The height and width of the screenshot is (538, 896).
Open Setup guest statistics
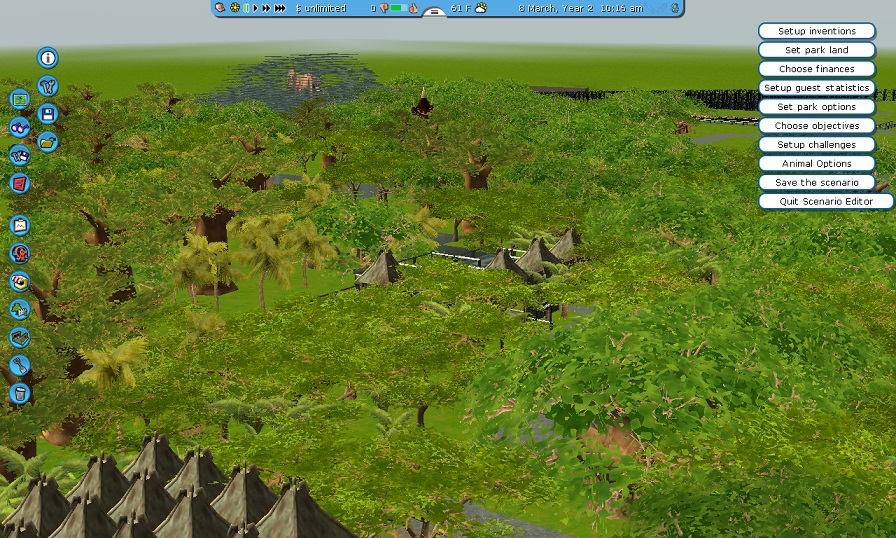816,88
